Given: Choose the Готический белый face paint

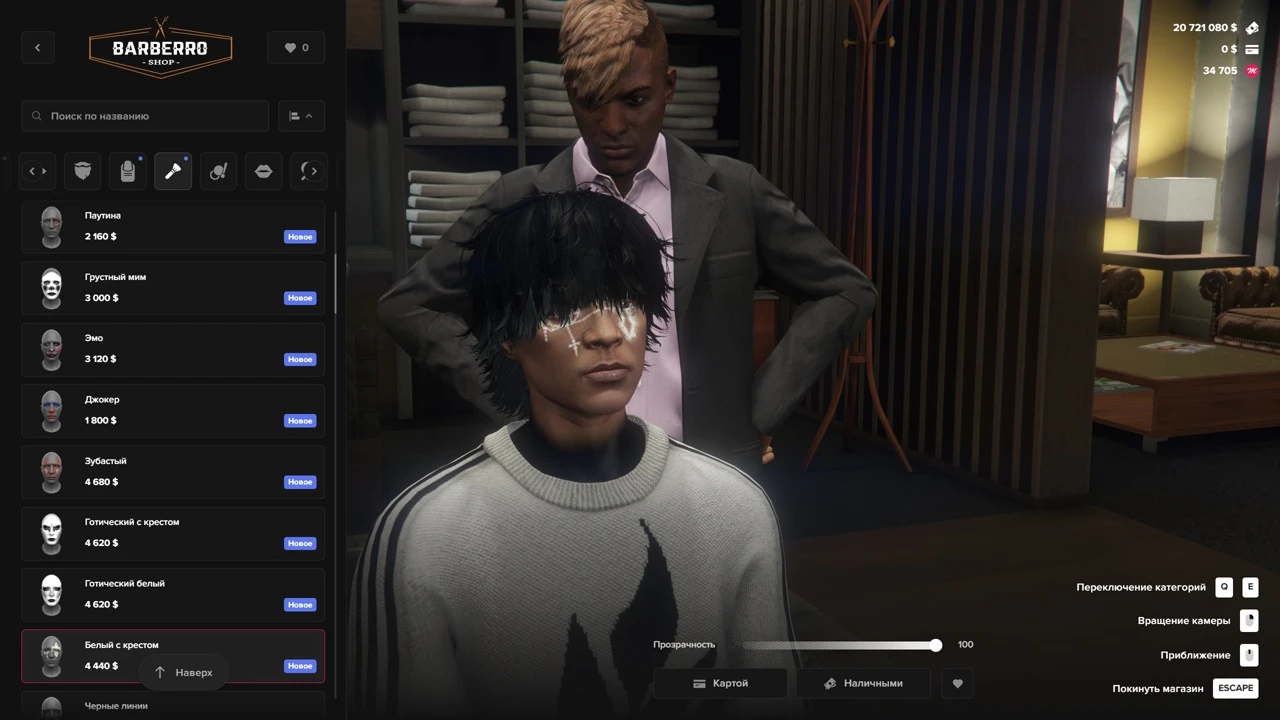Looking at the screenshot, I should tap(173, 594).
